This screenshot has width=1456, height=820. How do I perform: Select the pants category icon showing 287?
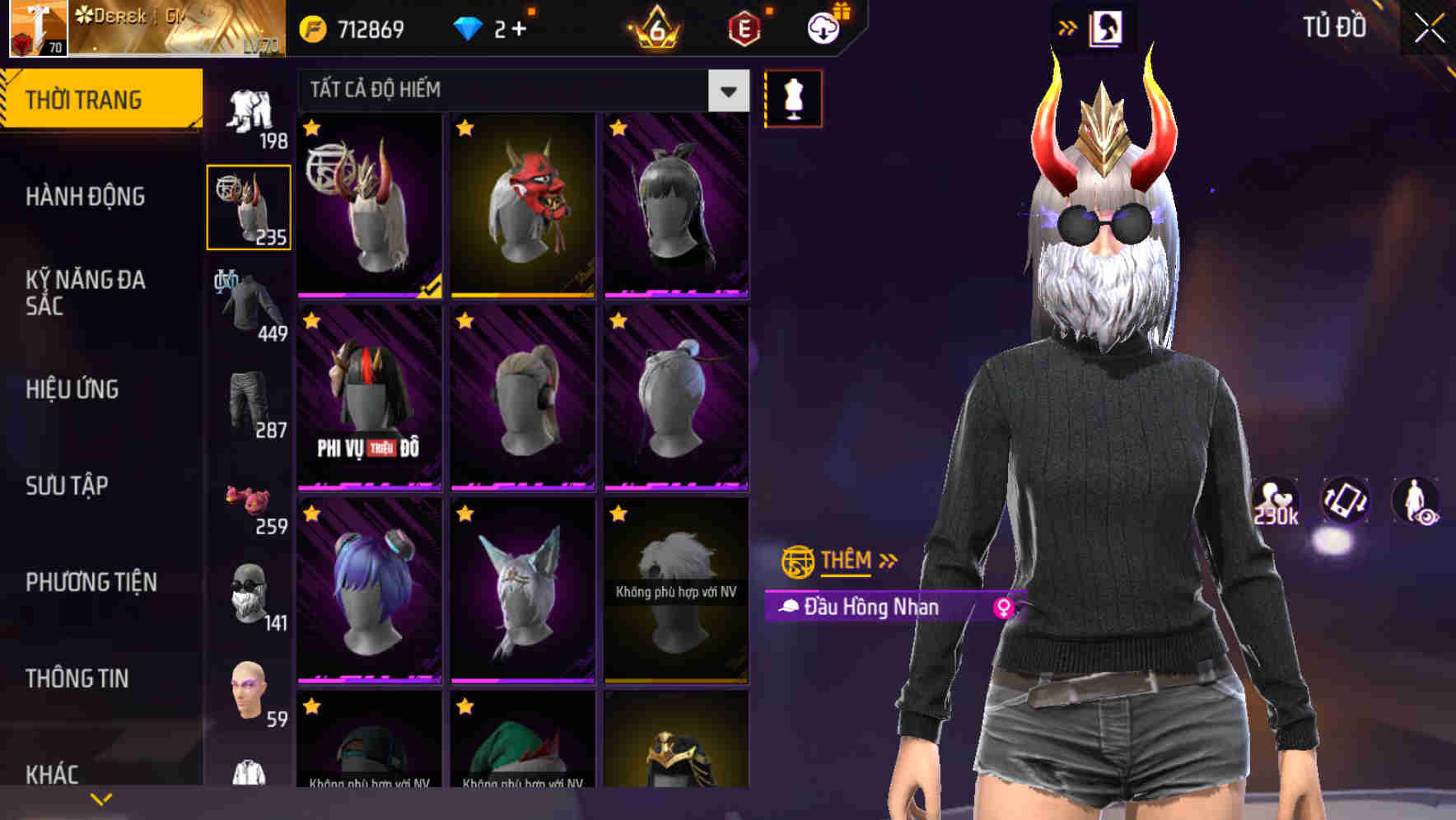(249, 403)
